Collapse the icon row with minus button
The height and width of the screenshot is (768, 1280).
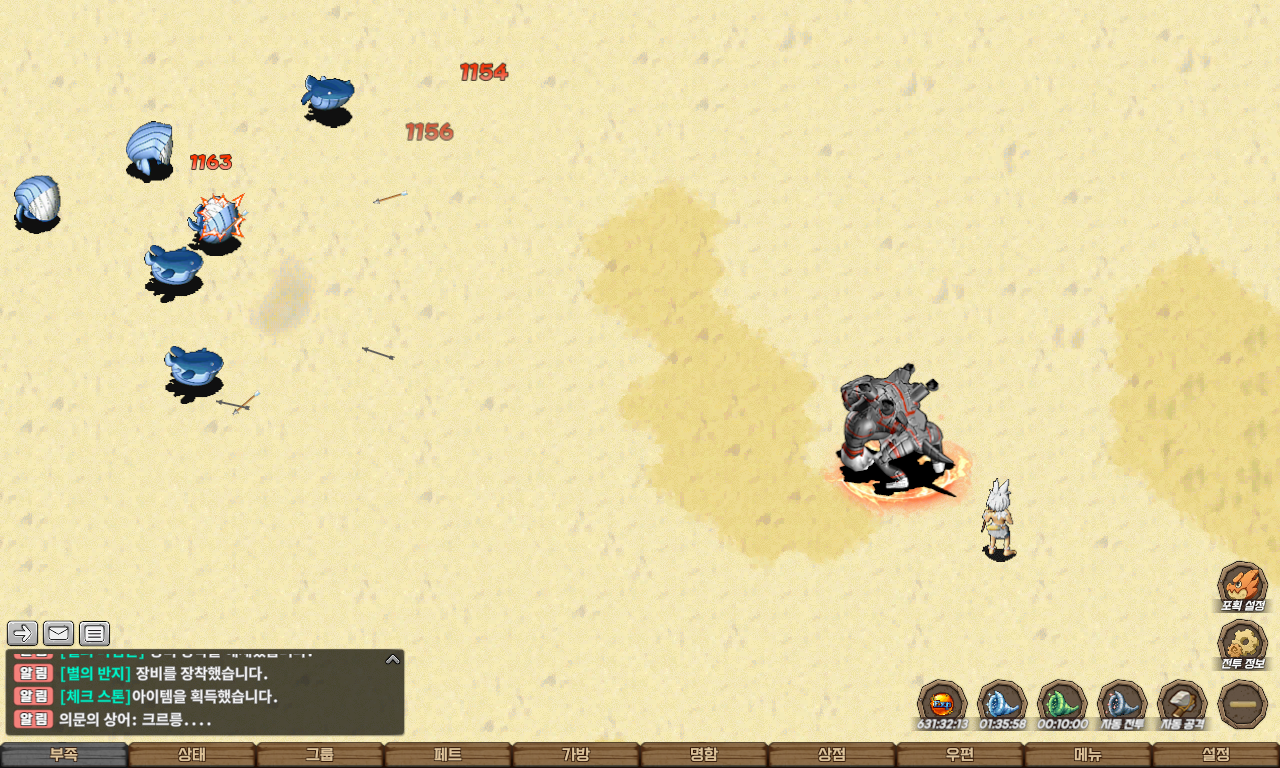1243,704
